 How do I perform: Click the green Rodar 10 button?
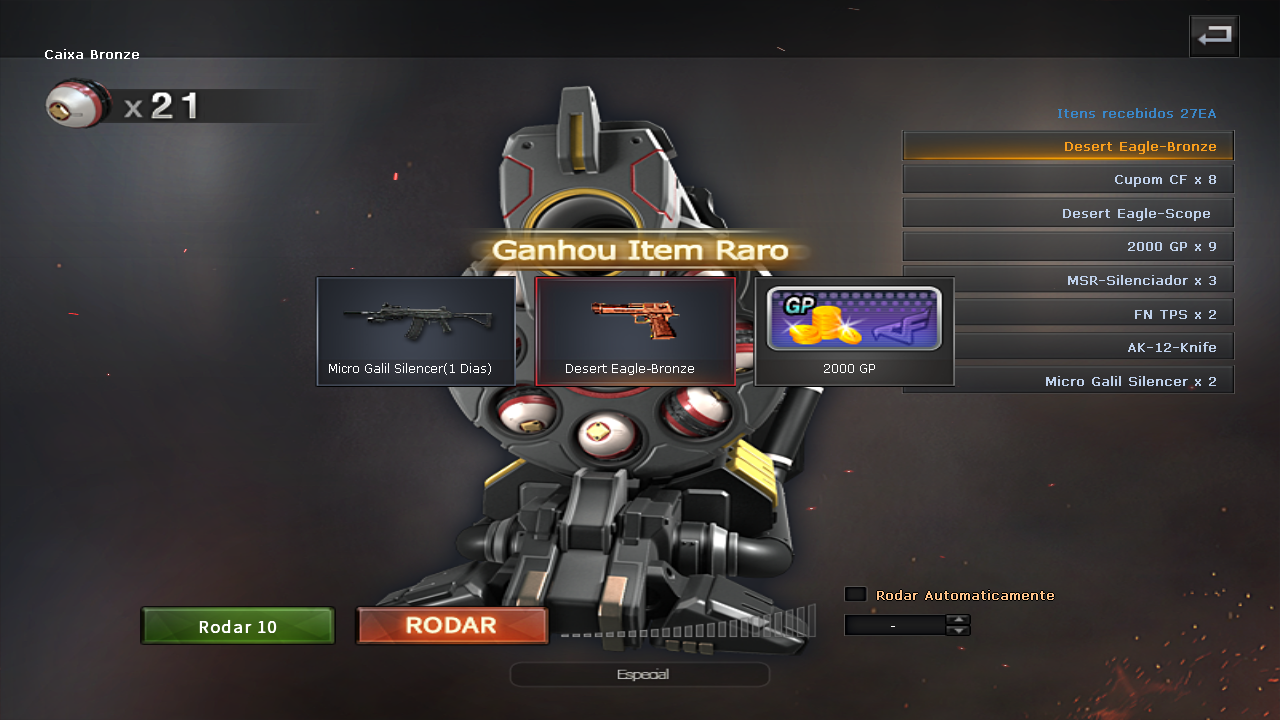[x=237, y=626]
